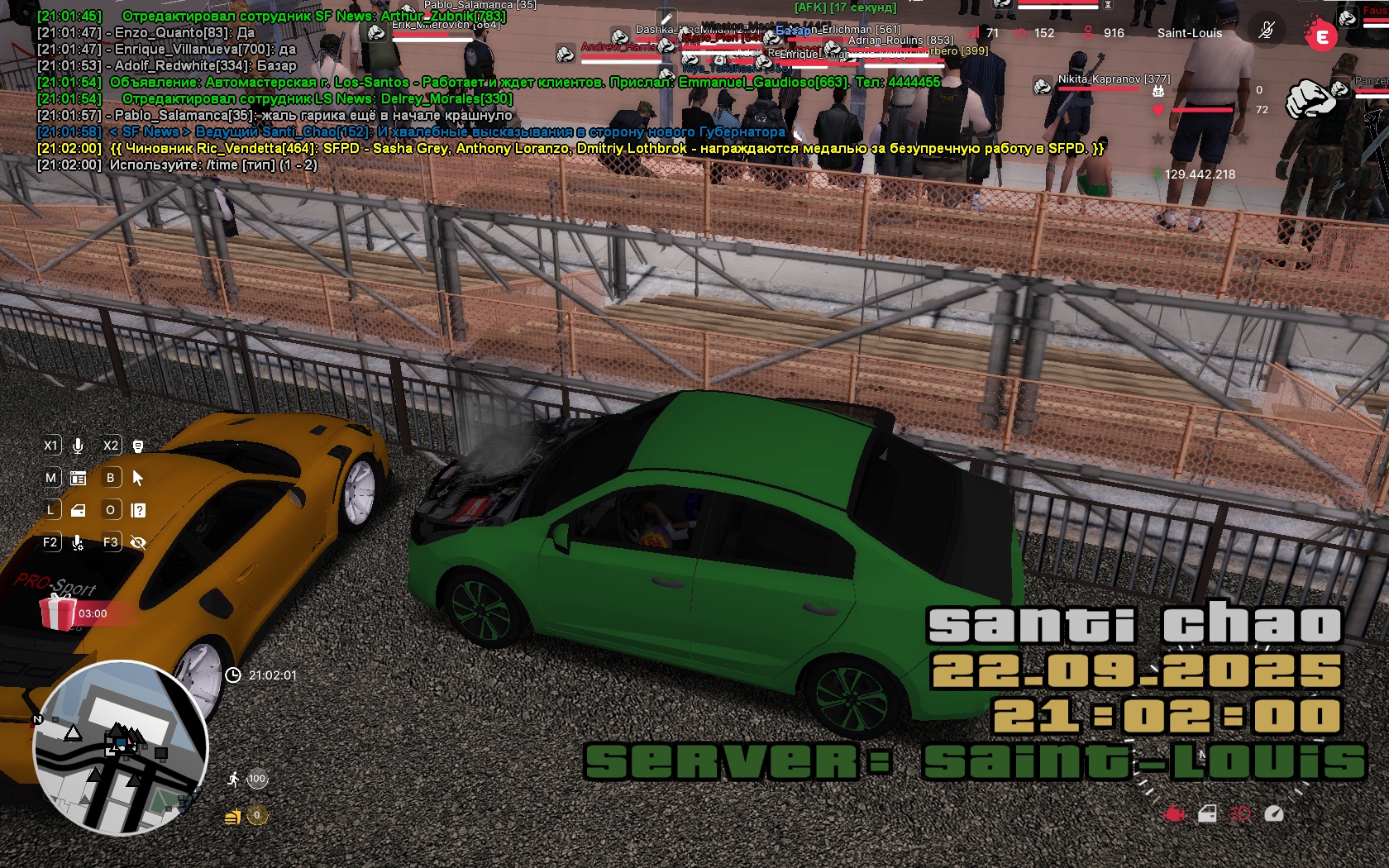Click the pencil edit icon above chat
Image resolution: width=1389 pixels, height=868 pixels.
(666, 19)
